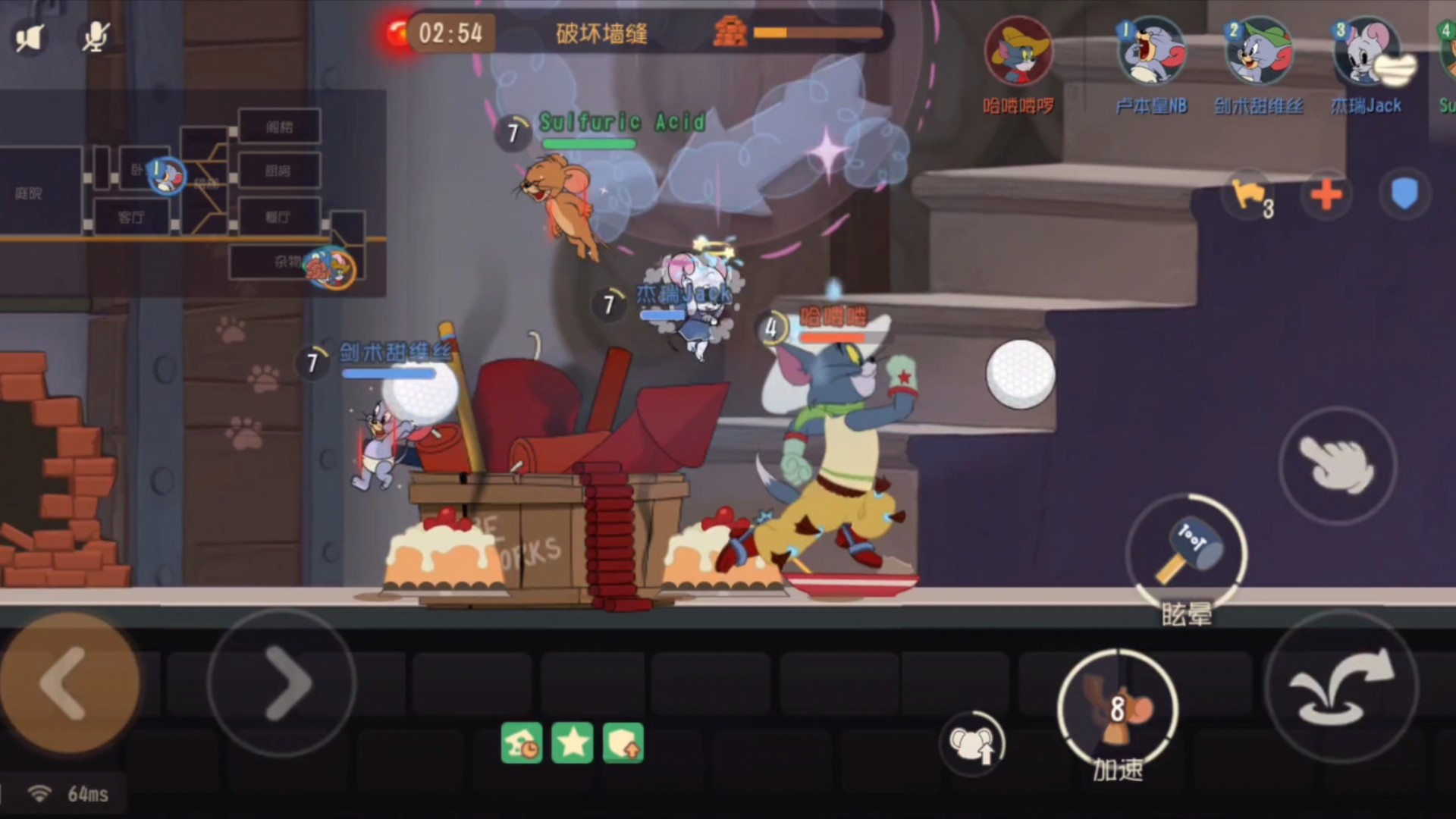Select teammate 卢本皇NB portrait
This screenshot has height=819, width=1456.
click(1151, 53)
